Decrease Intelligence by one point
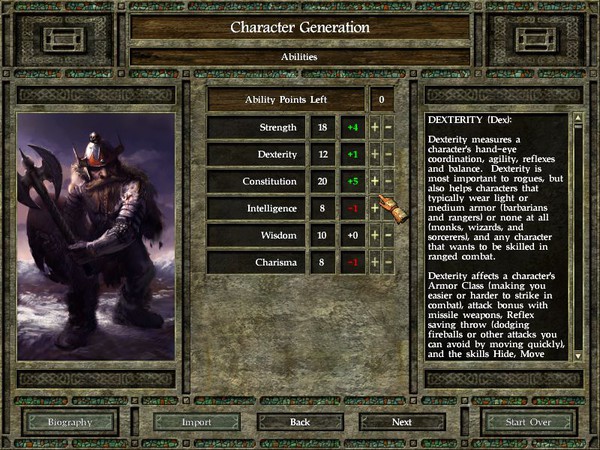The width and height of the screenshot is (600, 450). (389, 209)
